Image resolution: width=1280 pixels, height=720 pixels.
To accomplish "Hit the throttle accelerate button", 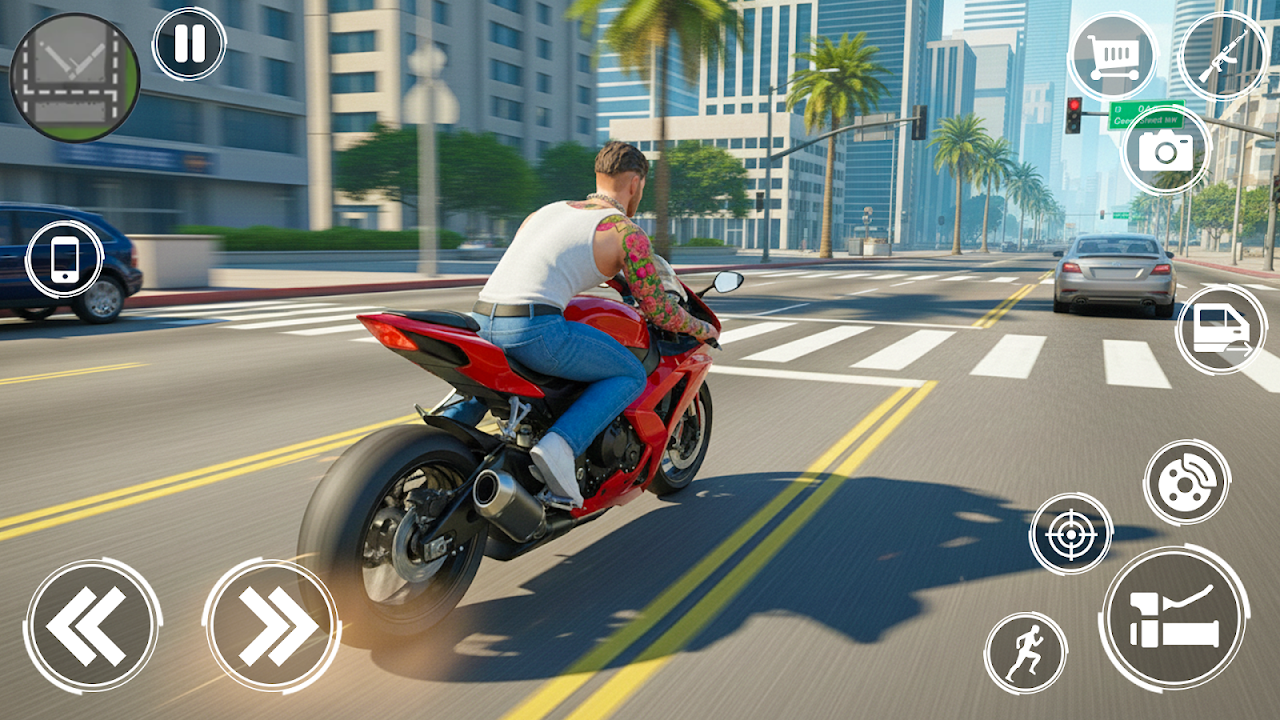I will point(1174,618).
